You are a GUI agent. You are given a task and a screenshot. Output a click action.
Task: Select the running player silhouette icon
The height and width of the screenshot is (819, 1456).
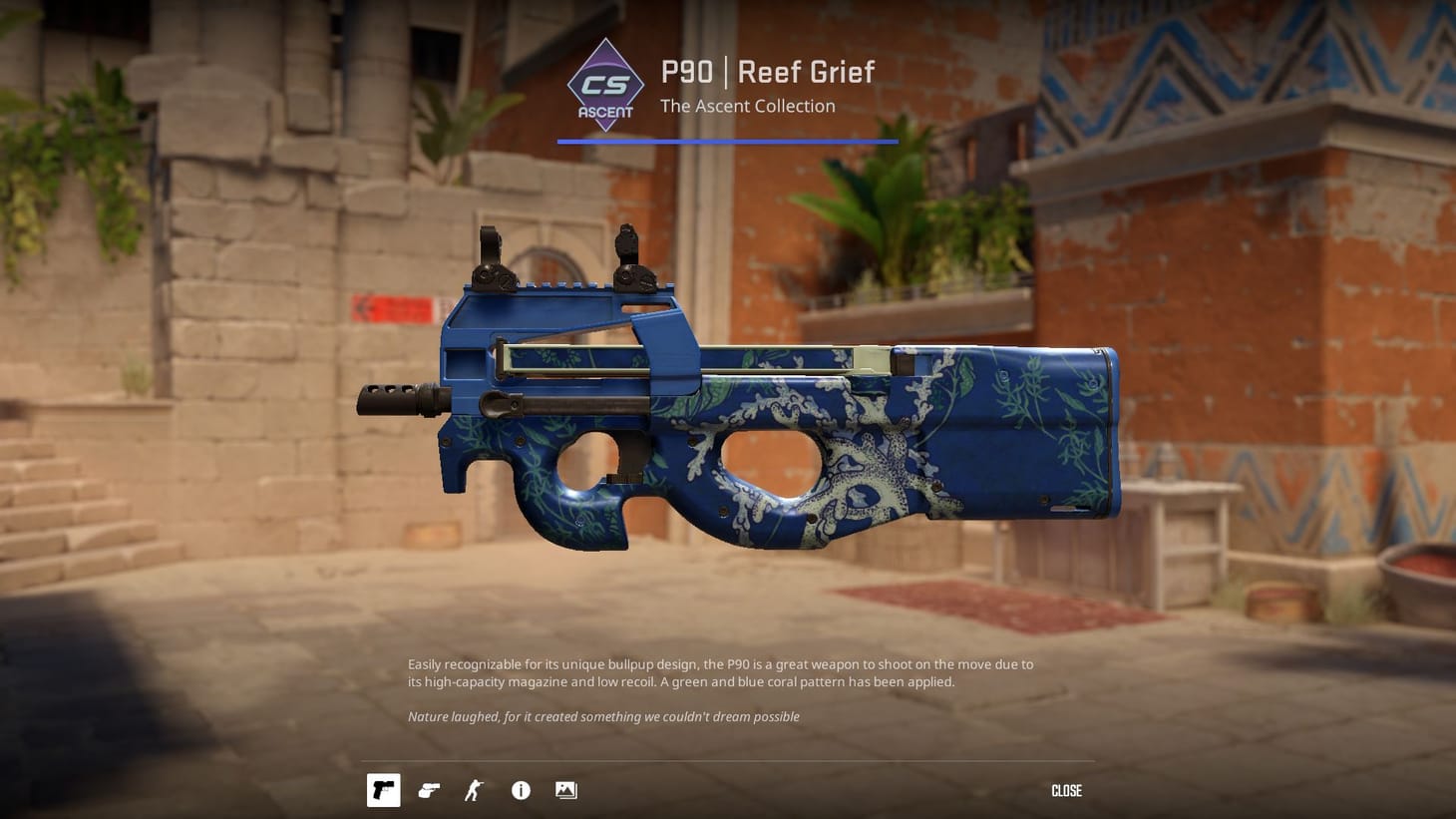click(474, 790)
